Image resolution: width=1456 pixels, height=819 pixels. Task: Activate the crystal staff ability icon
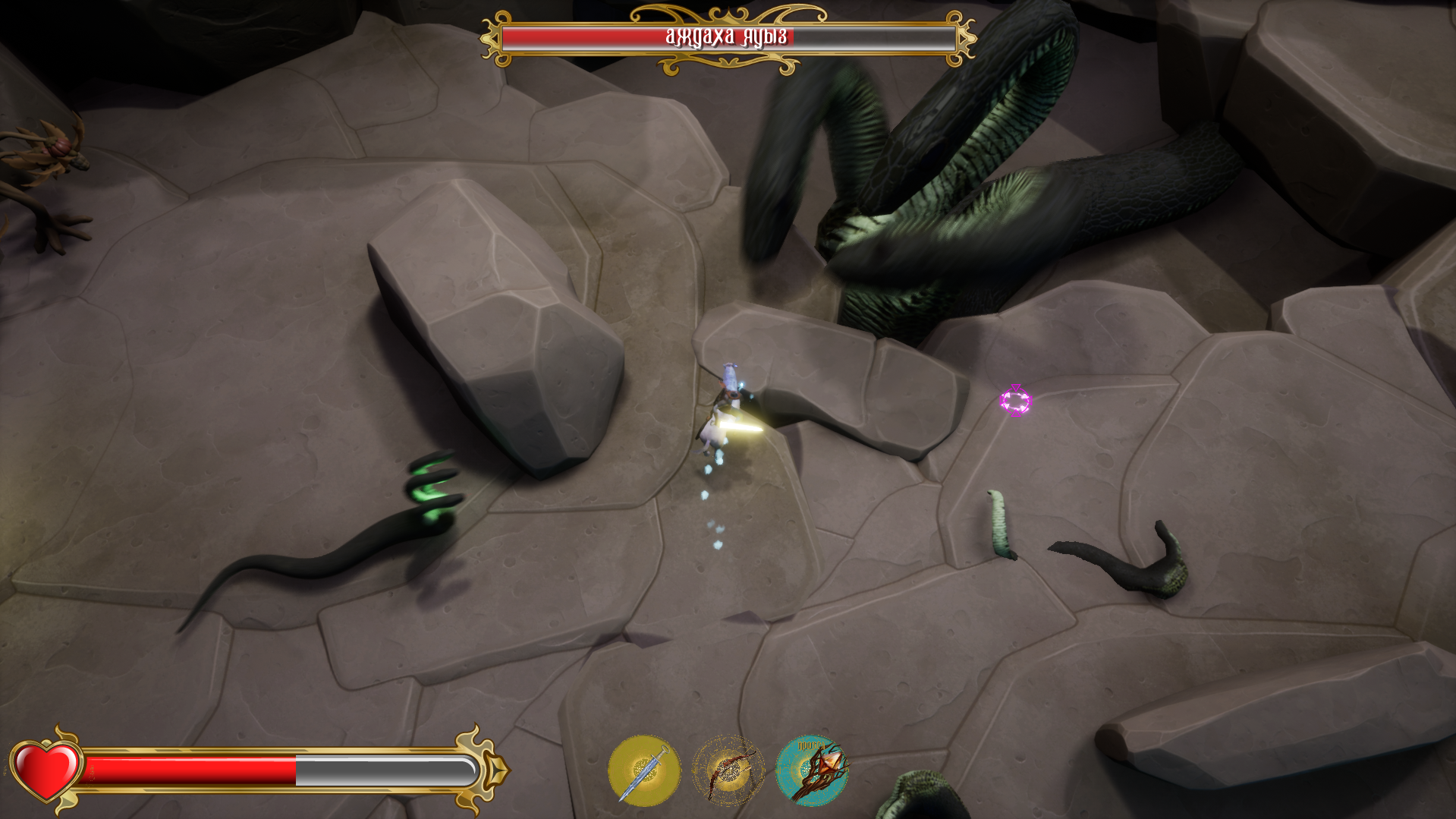(812, 770)
